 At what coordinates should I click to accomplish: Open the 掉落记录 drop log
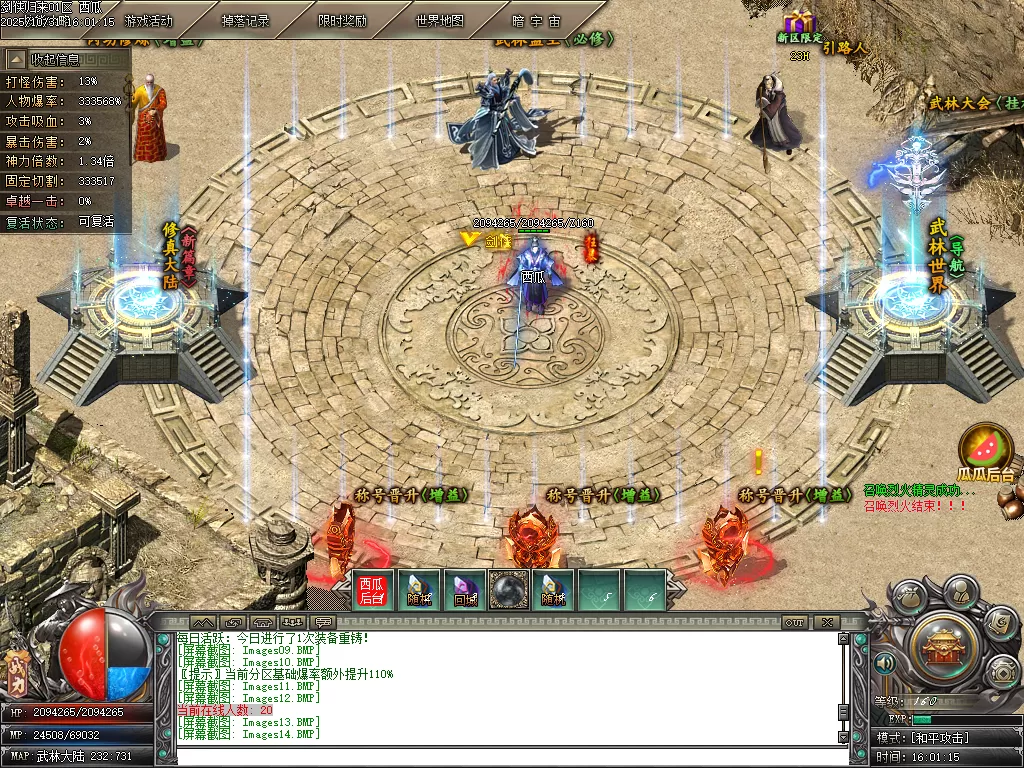244,20
